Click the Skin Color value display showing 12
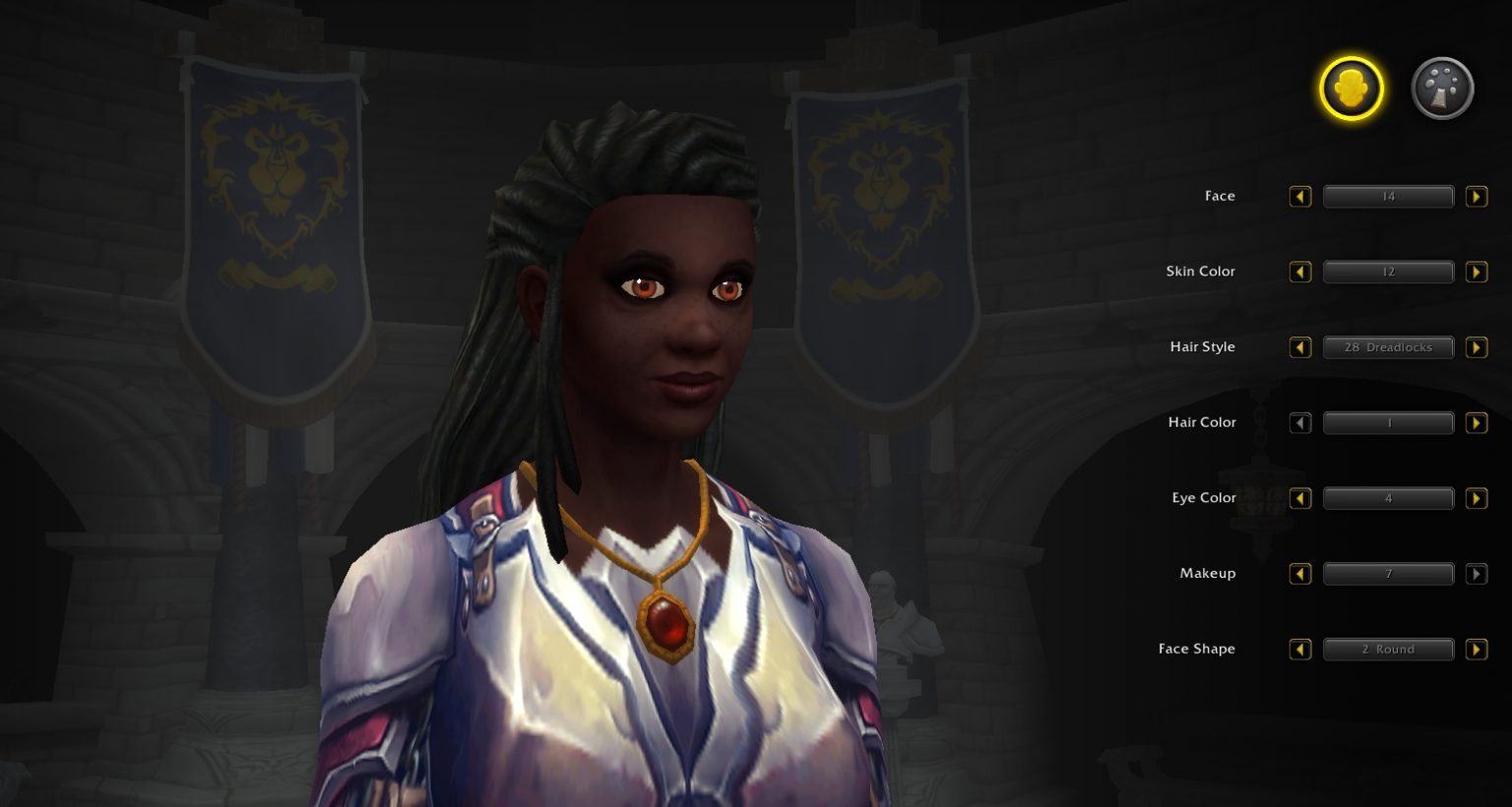 pyautogui.click(x=1388, y=272)
